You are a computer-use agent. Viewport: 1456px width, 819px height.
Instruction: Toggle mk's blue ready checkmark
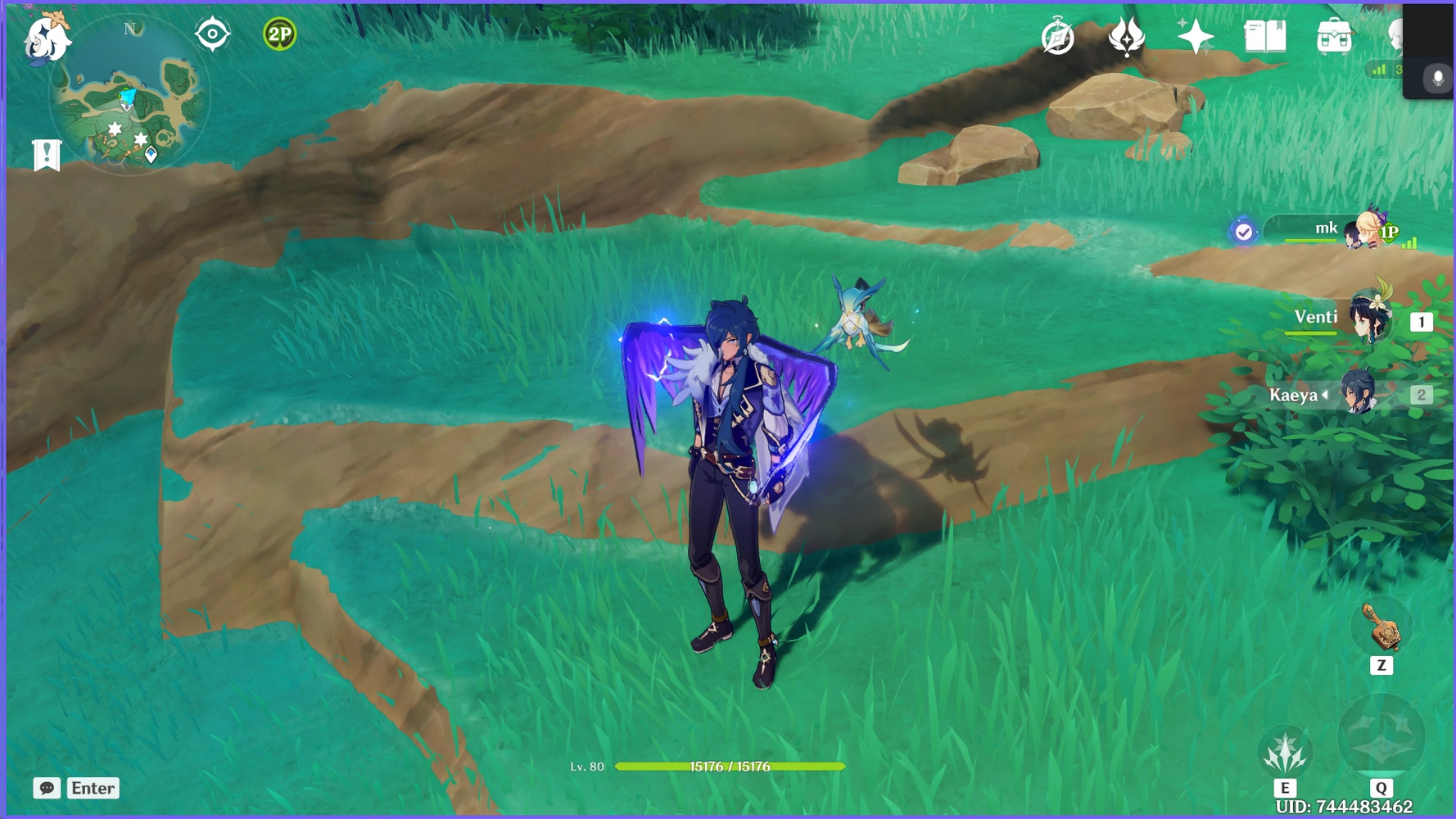pyautogui.click(x=1243, y=232)
